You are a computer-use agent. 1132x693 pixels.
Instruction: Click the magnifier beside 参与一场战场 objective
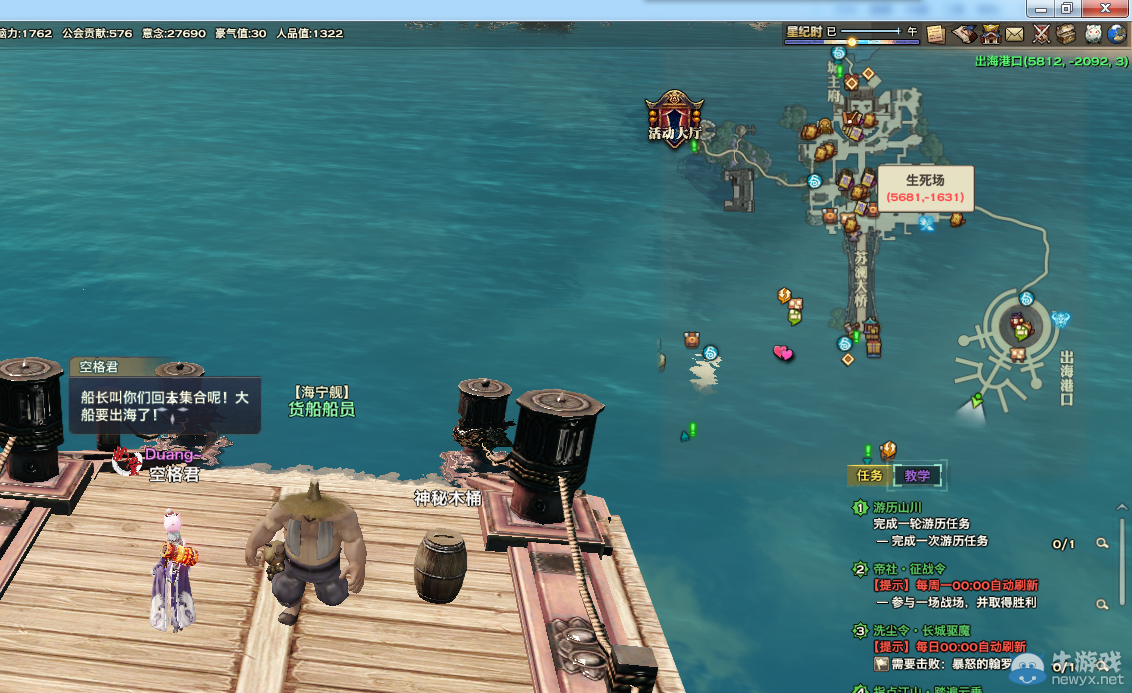click(x=1102, y=604)
